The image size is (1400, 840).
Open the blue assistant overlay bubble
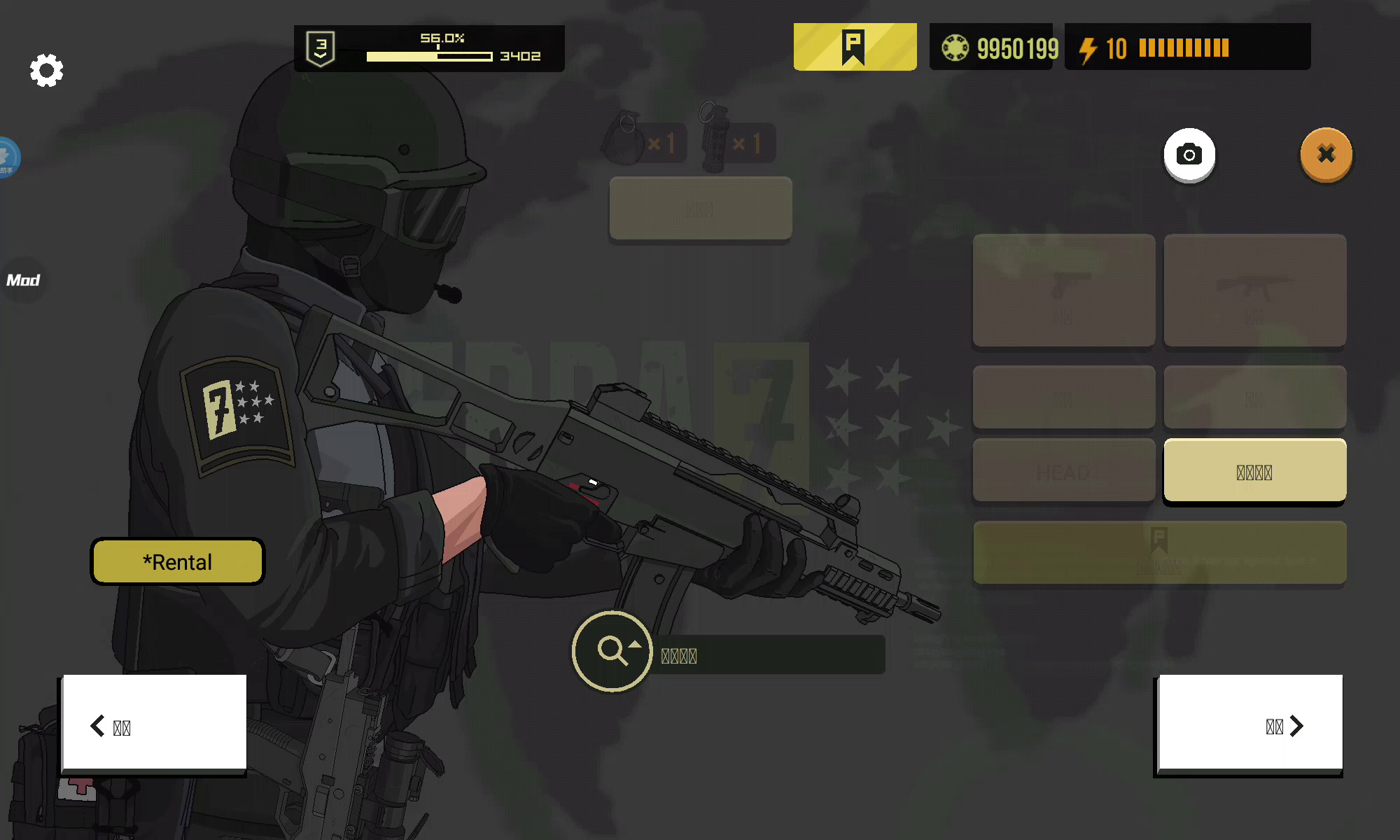point(7,157)
